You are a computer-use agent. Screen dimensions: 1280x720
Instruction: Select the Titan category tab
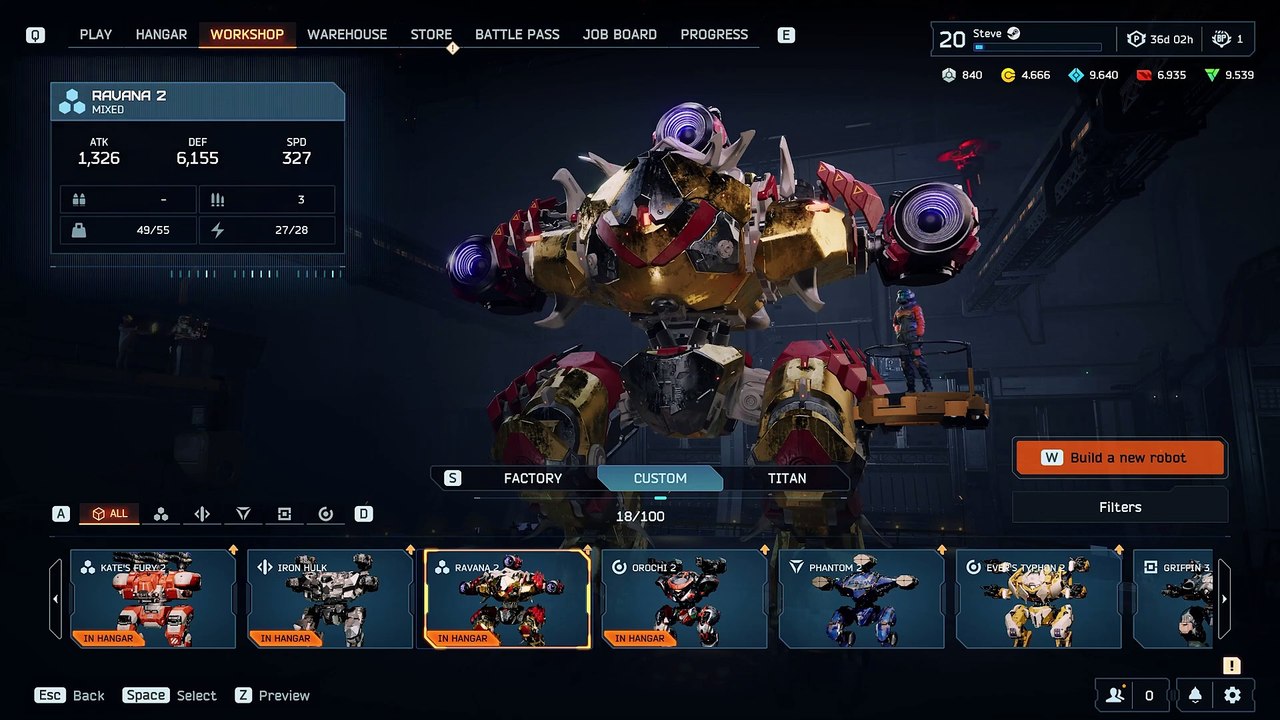point(786,478)
